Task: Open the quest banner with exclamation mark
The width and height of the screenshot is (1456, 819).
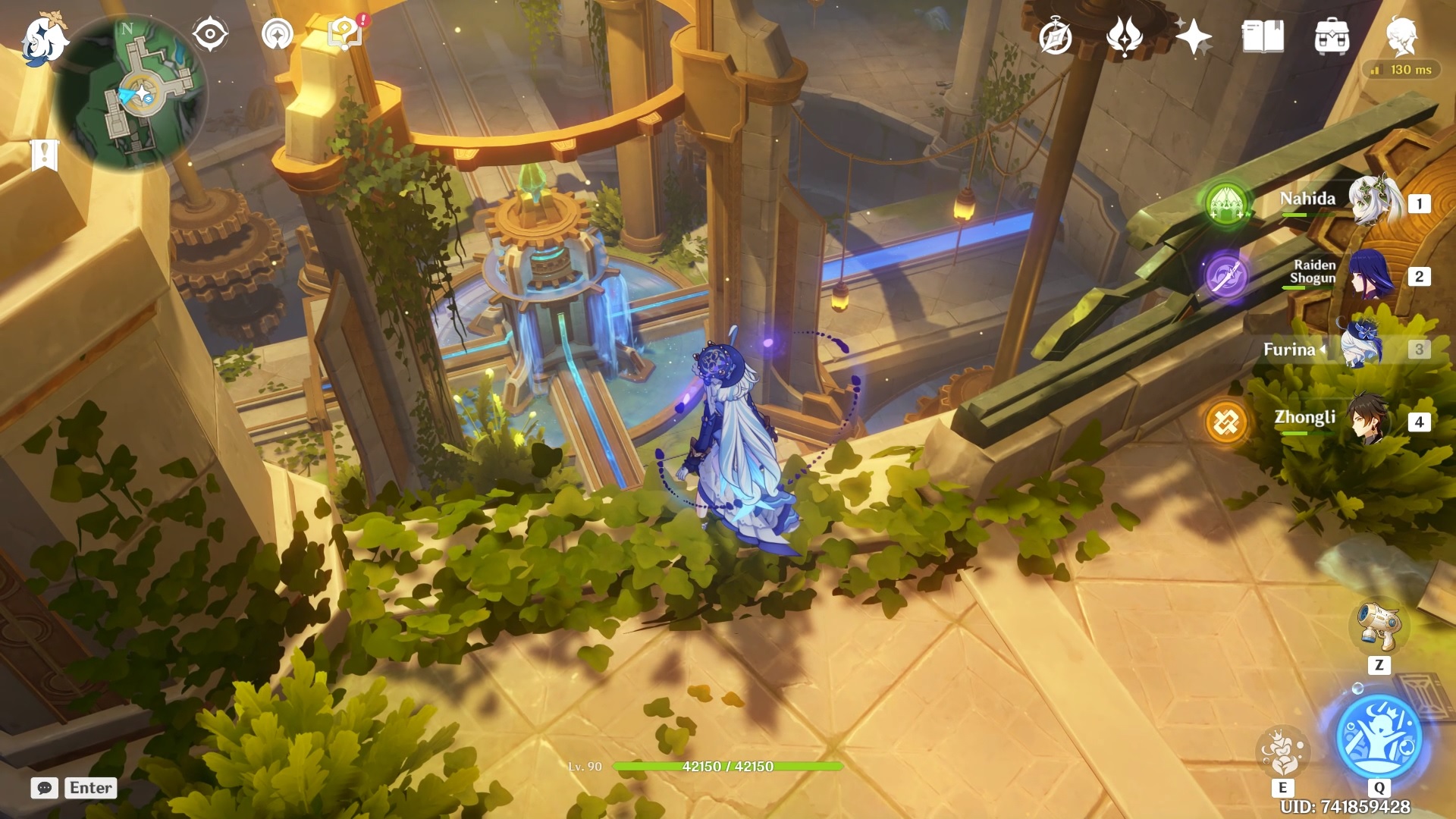Action: tap(45, 155)
